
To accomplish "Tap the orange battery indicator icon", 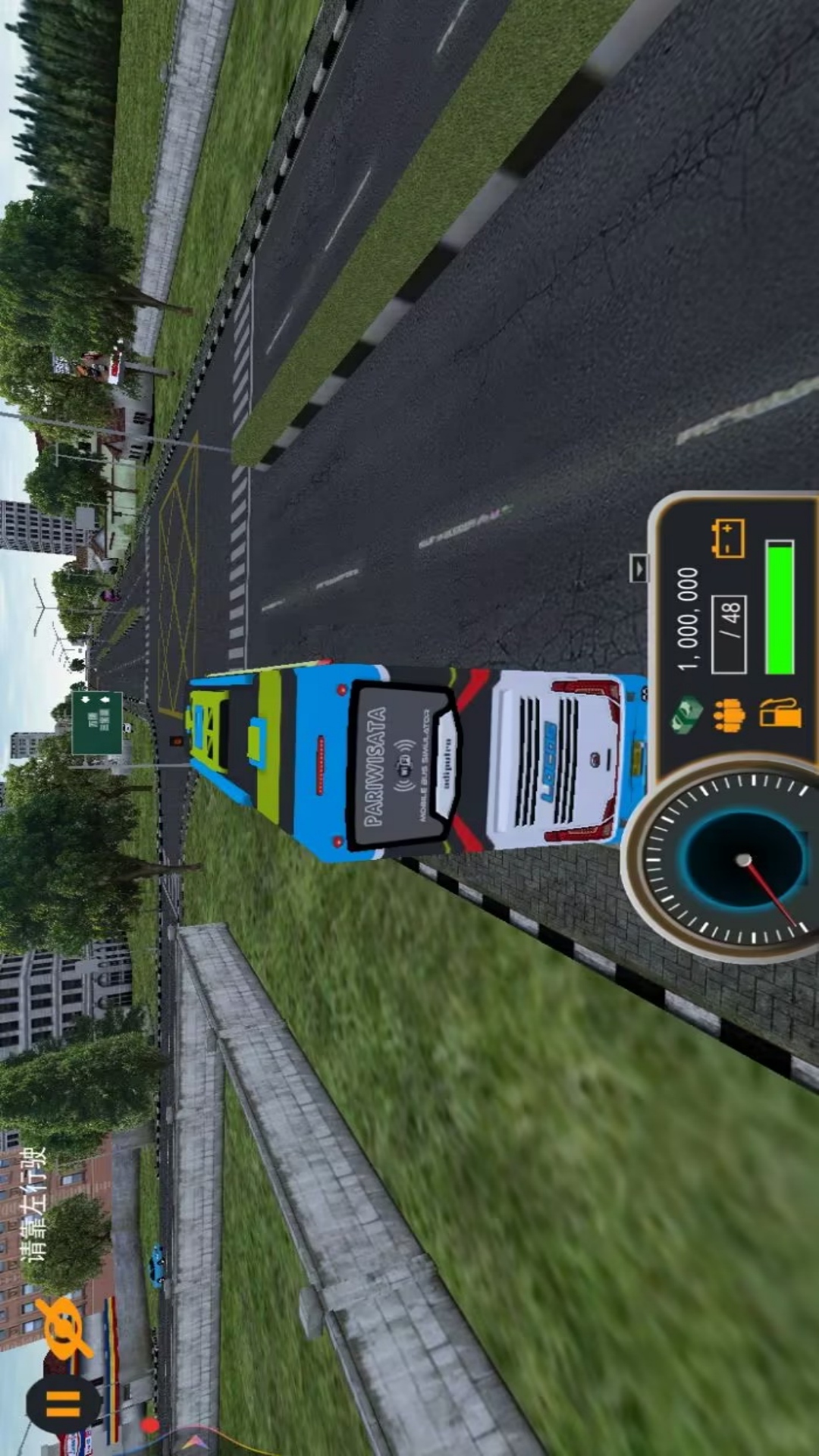I will pos(727,538).
